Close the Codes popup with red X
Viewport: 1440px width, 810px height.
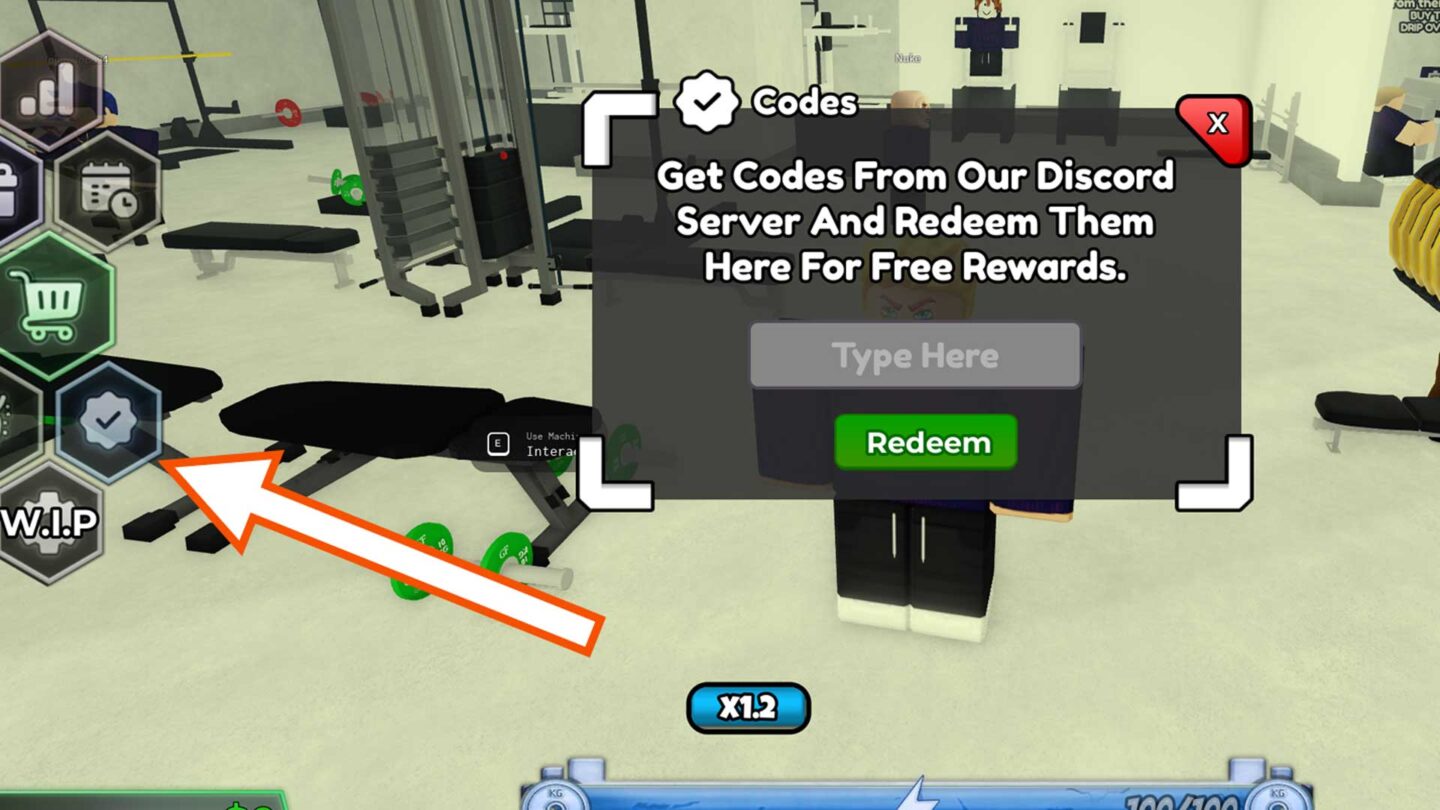pyautogui.click(x=1215, y=124)
